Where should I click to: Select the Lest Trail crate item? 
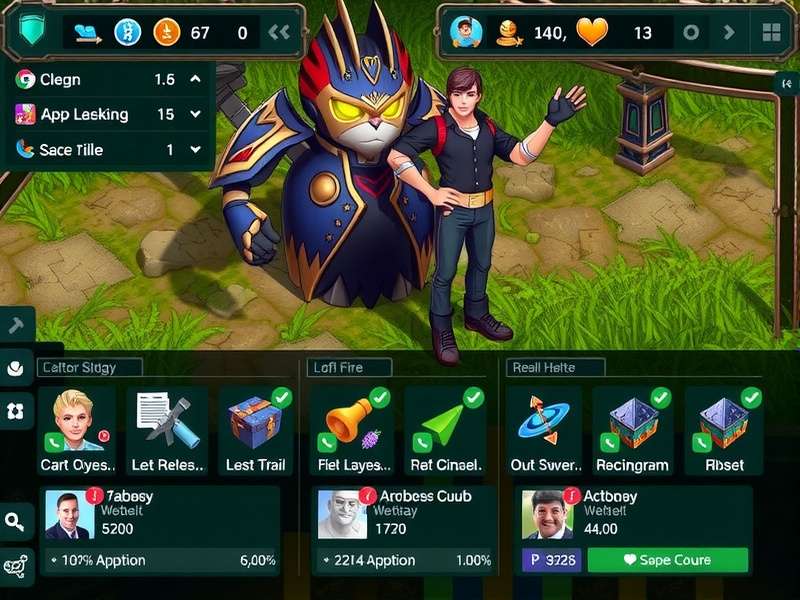[256, 430]
